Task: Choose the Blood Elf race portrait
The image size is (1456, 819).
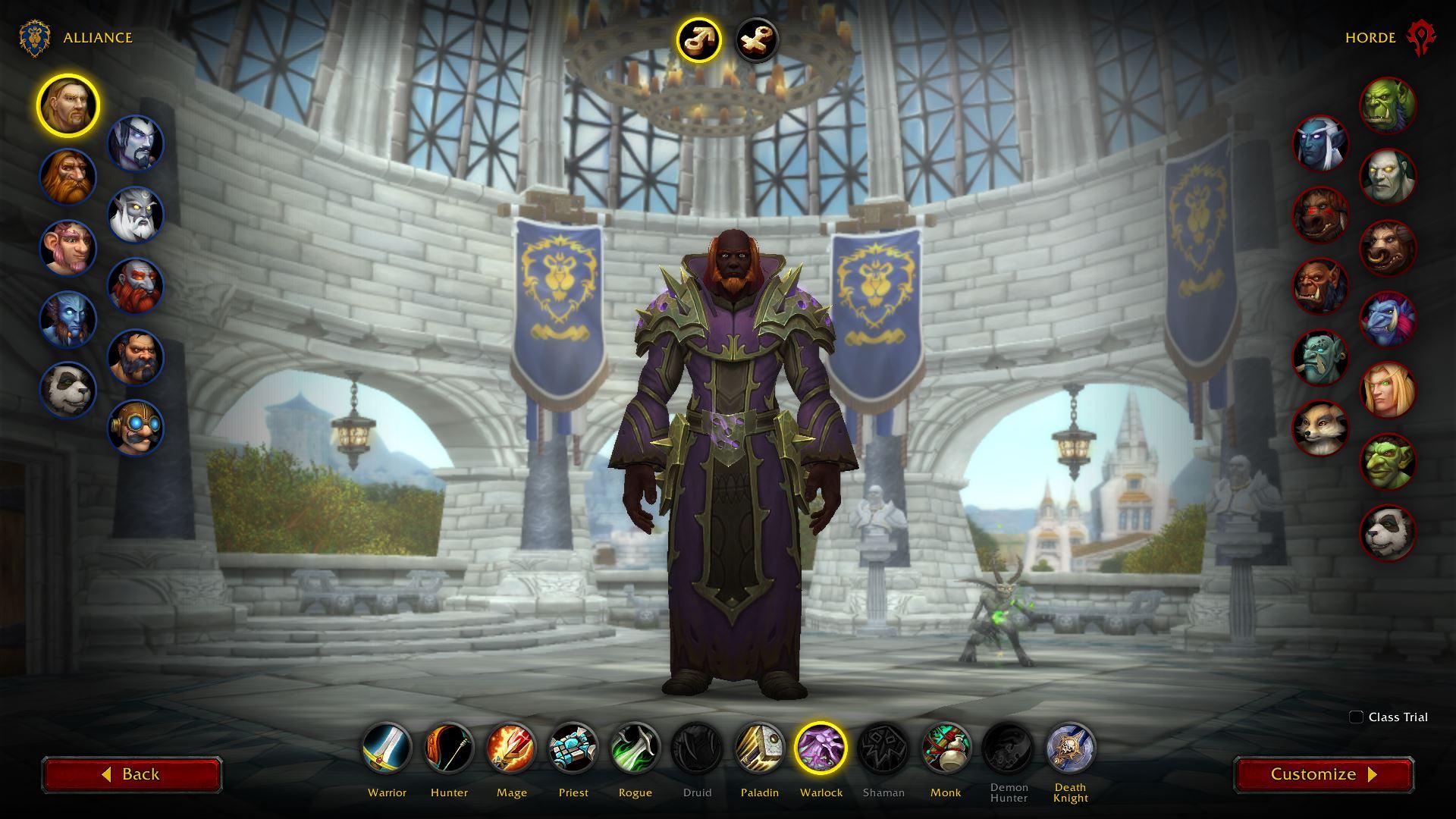Action: [x=1388, y=391]
